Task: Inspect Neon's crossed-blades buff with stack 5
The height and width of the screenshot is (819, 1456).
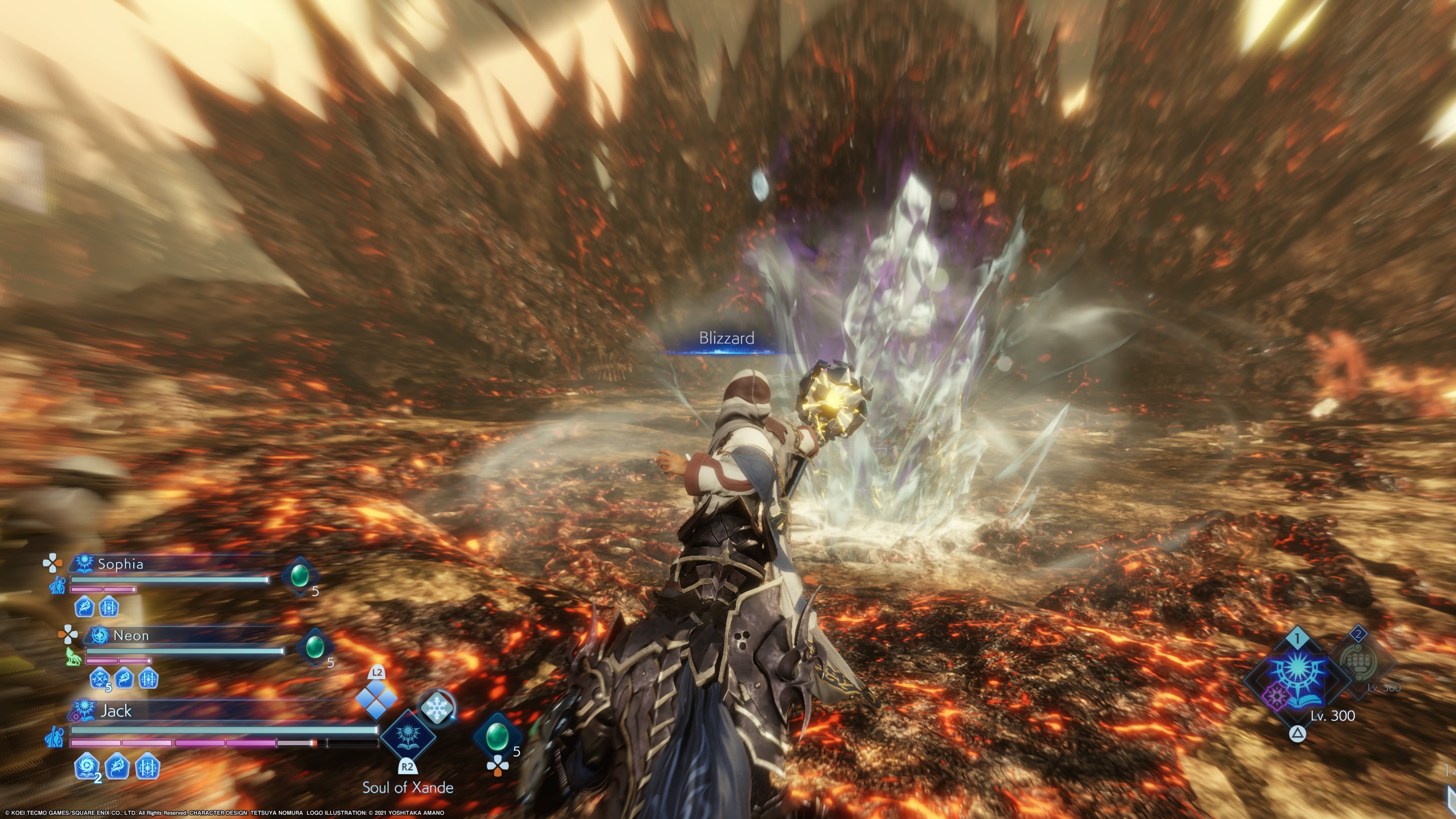Action: pyautogui.click(x=100, y=678)
